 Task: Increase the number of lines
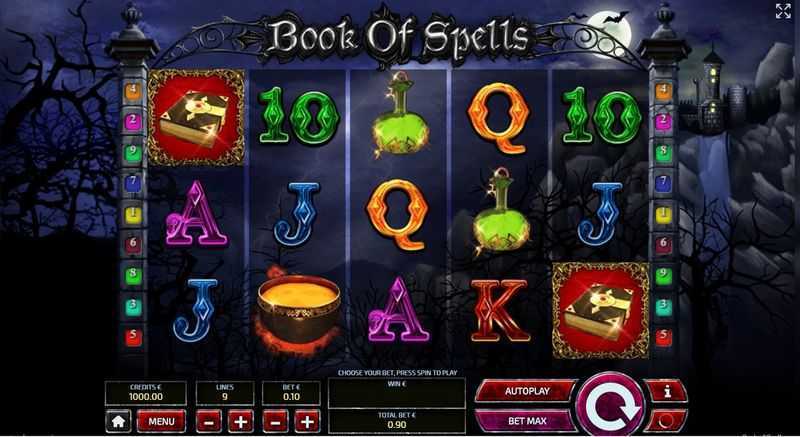point(240,421)
